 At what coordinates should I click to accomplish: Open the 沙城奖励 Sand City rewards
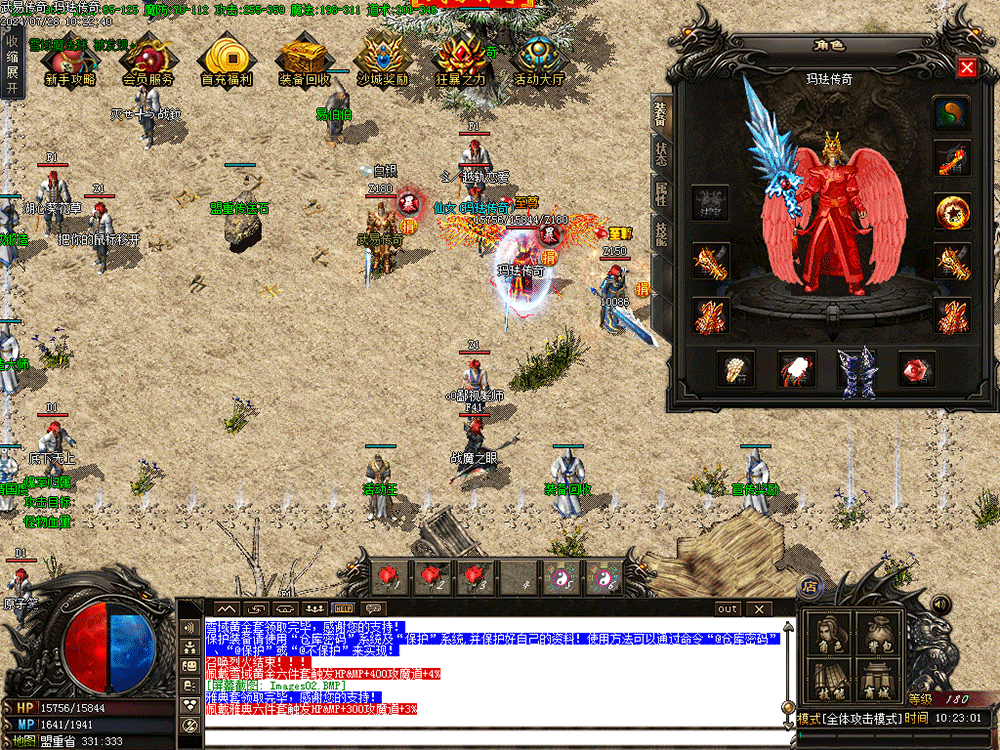(382, 59)
